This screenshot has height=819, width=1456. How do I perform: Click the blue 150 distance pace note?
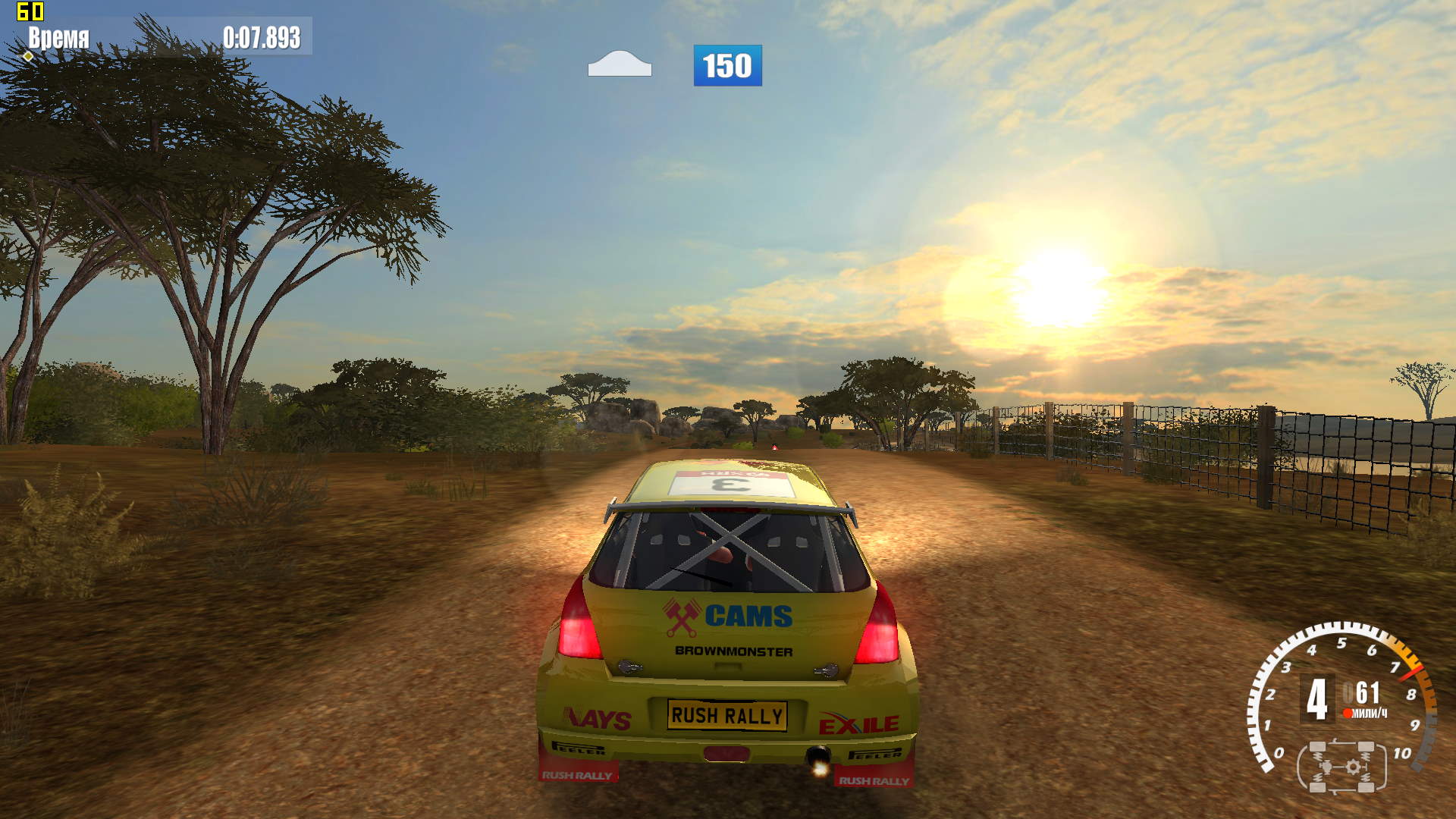[x=727, y=65]
